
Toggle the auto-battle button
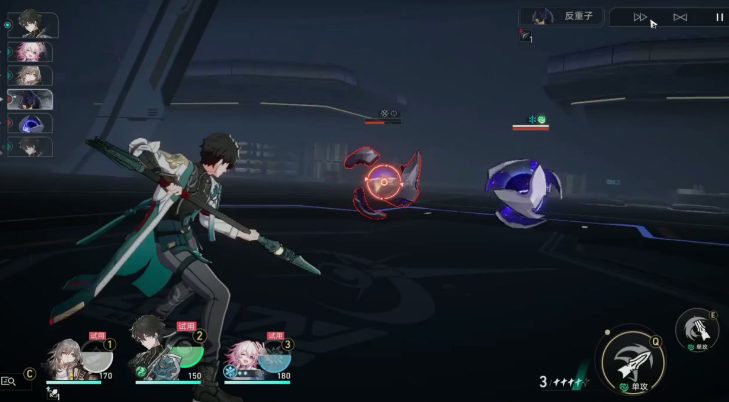pyautogui.click(x=680, y=17)
